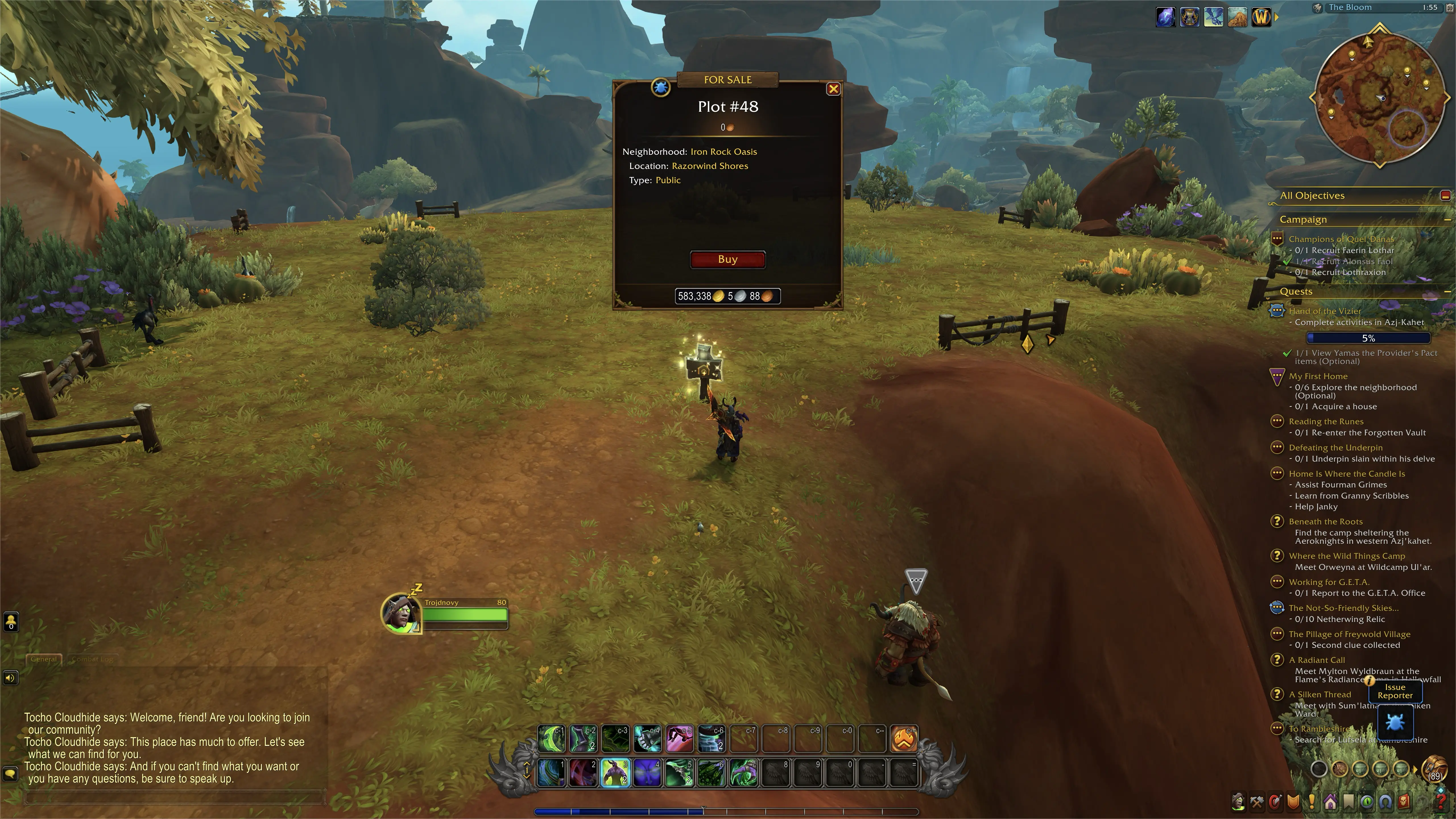Toggle the minimap tracking binoculars icon
The width and height of the screenshot is (1456, 819).
click(1318, 8)
